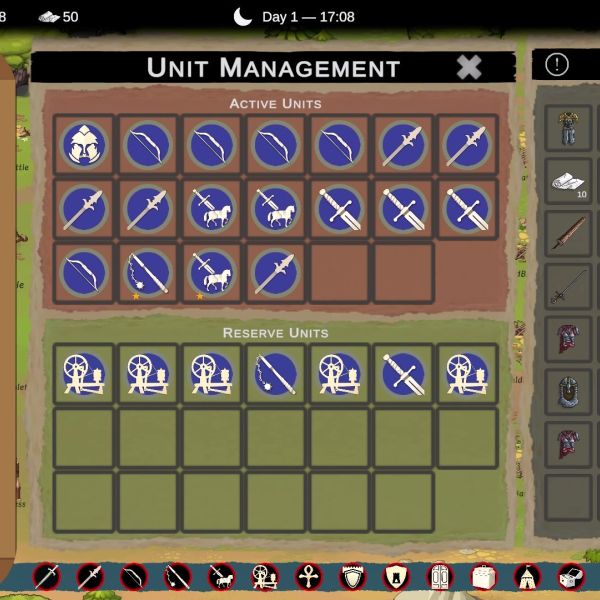Select the helmet unit in Active Units
This screenshot has width=600, height=600.
click(83, 146)
